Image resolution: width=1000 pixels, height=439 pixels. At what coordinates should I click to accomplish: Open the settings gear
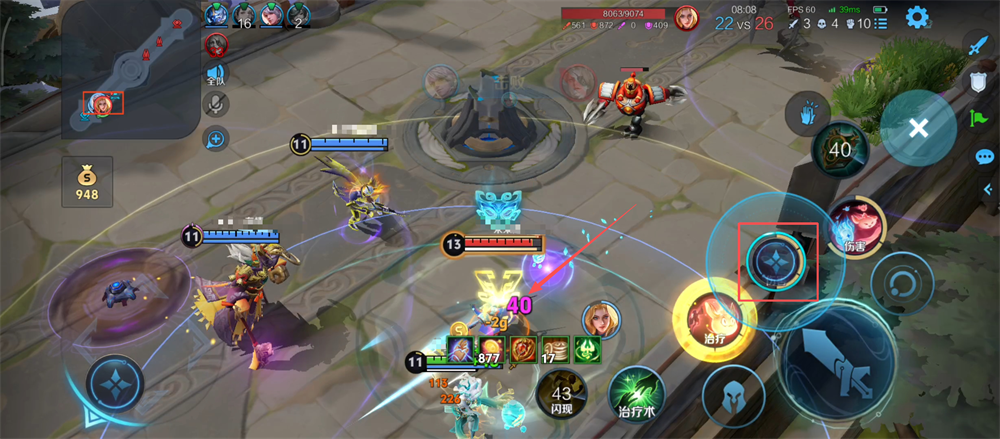917,17
